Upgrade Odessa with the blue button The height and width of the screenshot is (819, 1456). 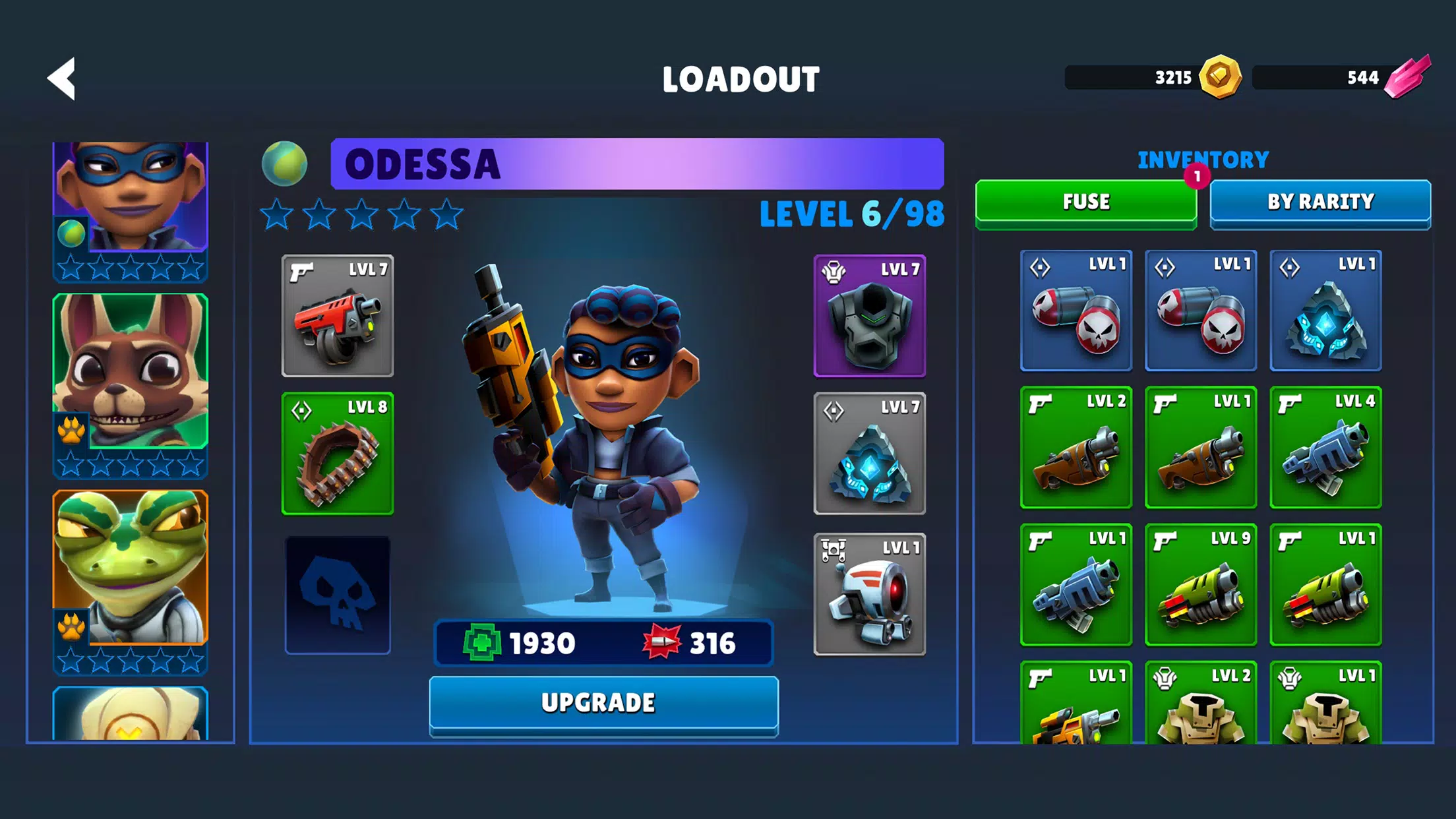coord(603,704)
